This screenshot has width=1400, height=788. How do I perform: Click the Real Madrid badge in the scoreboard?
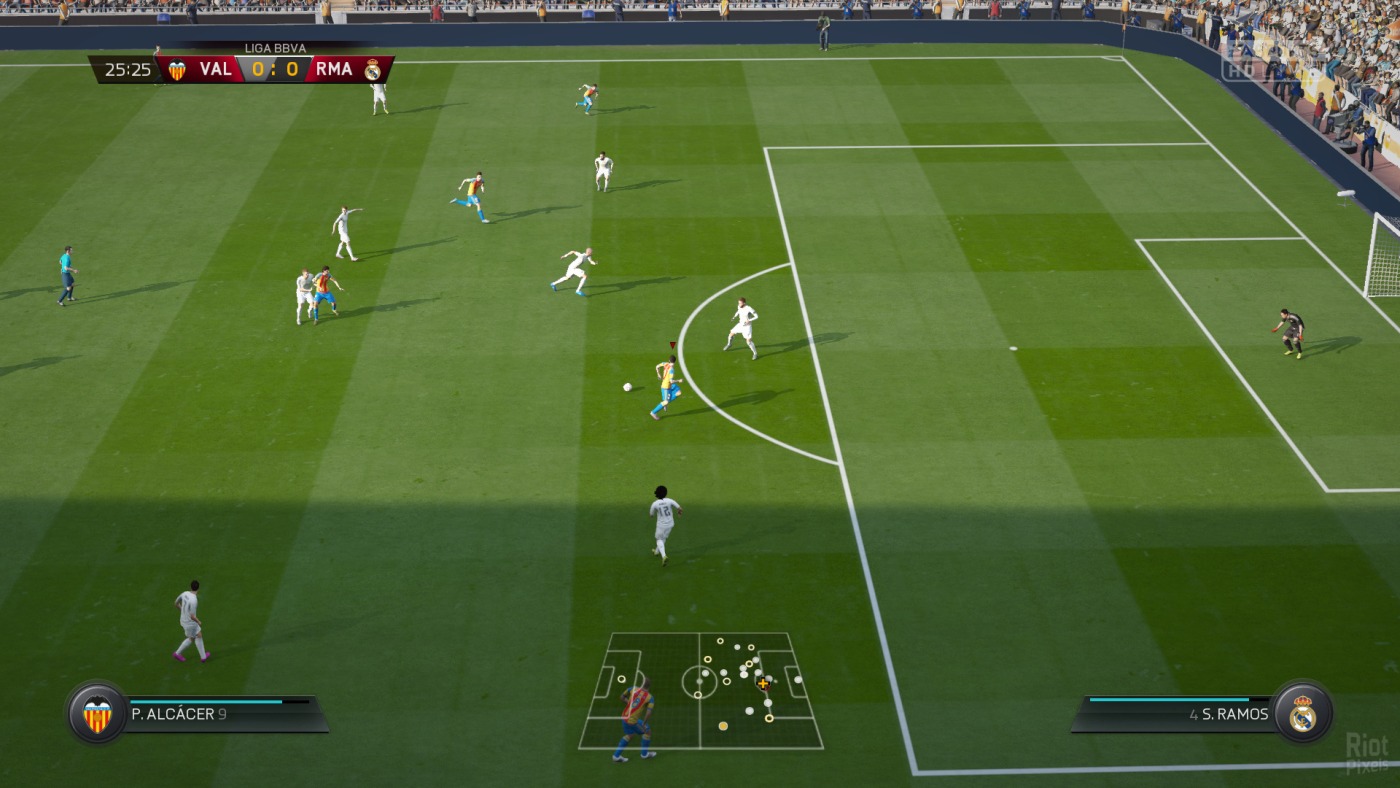tap(372, 70)
